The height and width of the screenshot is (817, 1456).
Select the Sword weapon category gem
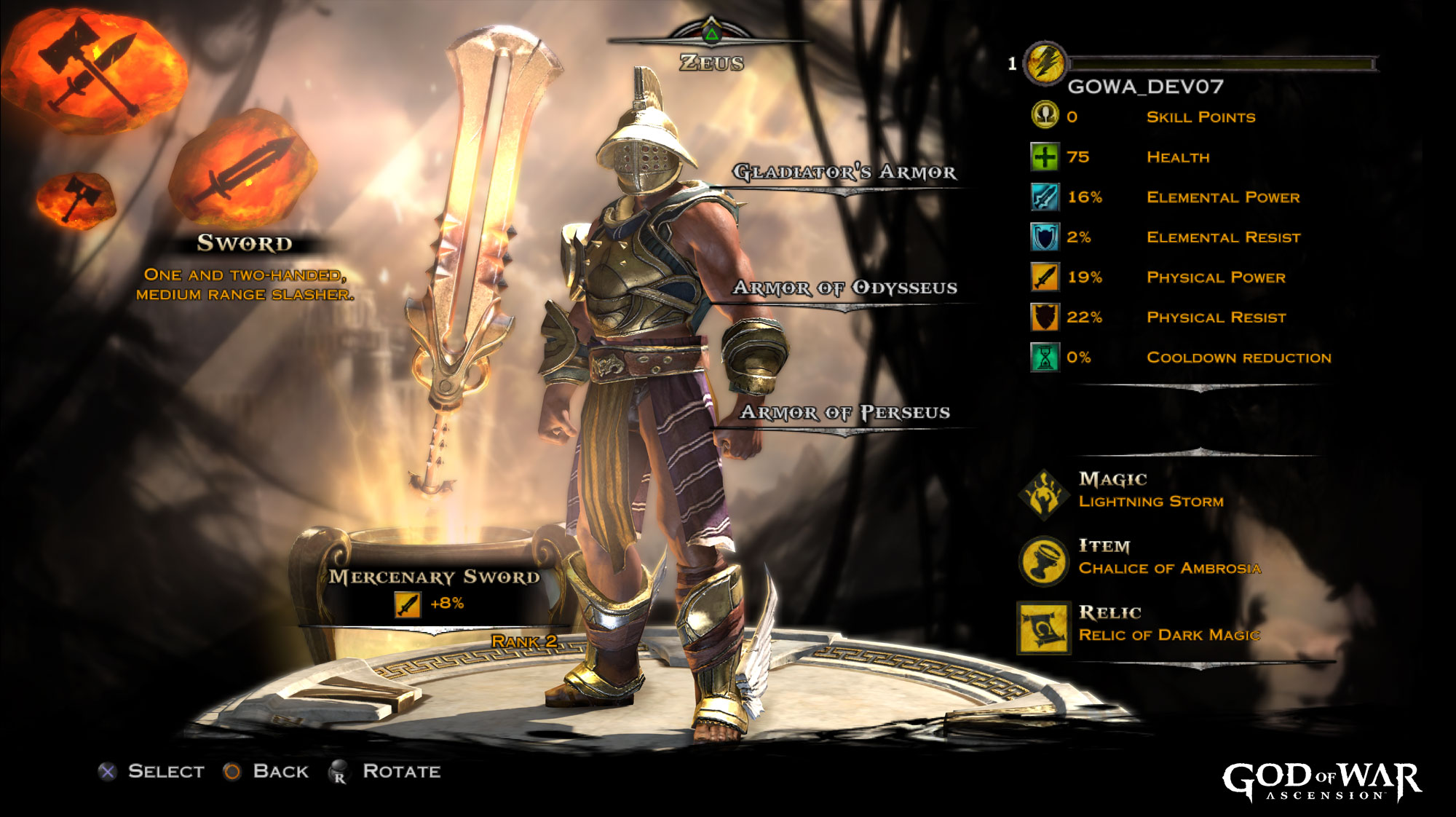pos(244,169)
